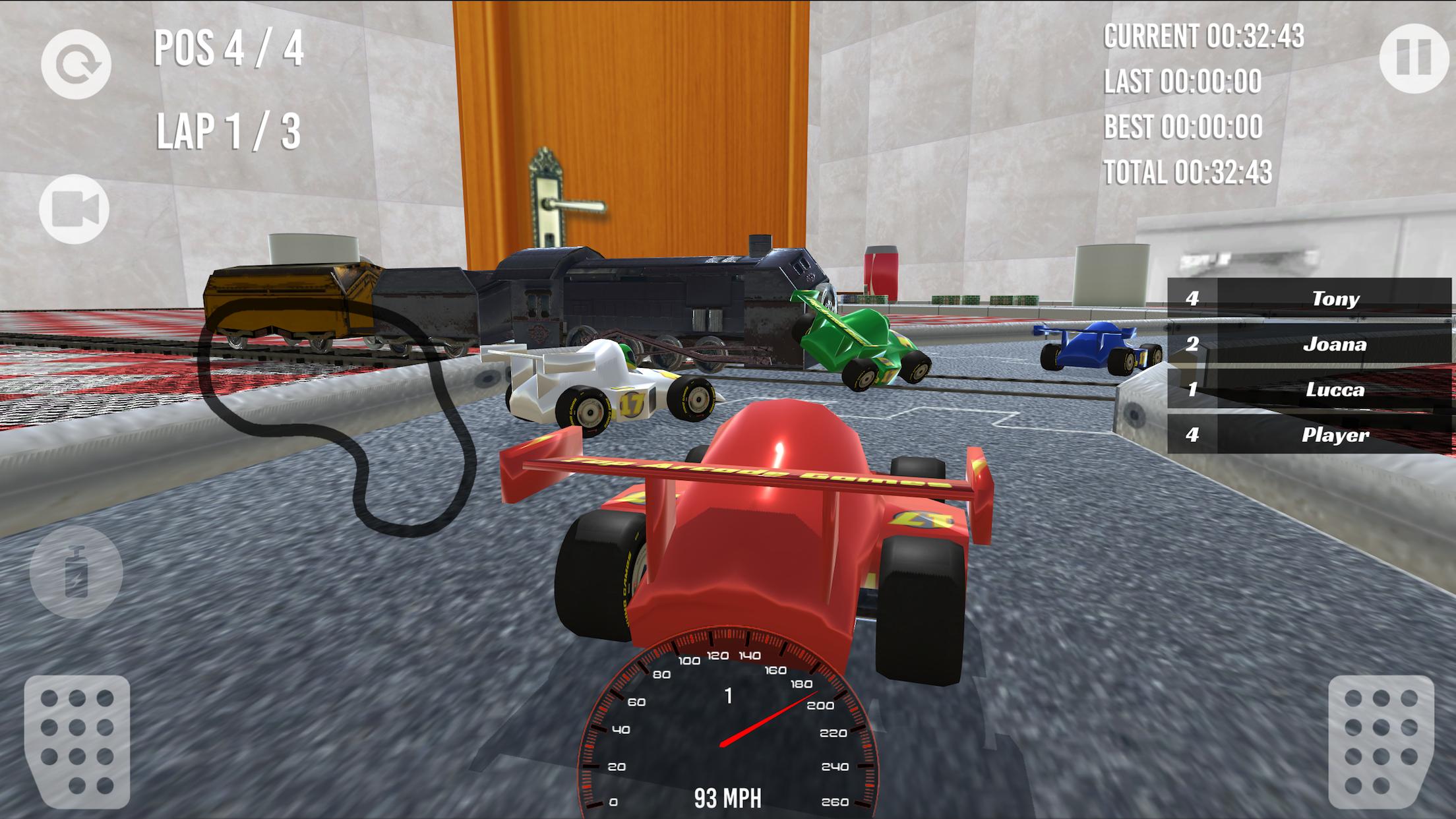Expand the Tony leaderboard row

(x=1309, y=299)
